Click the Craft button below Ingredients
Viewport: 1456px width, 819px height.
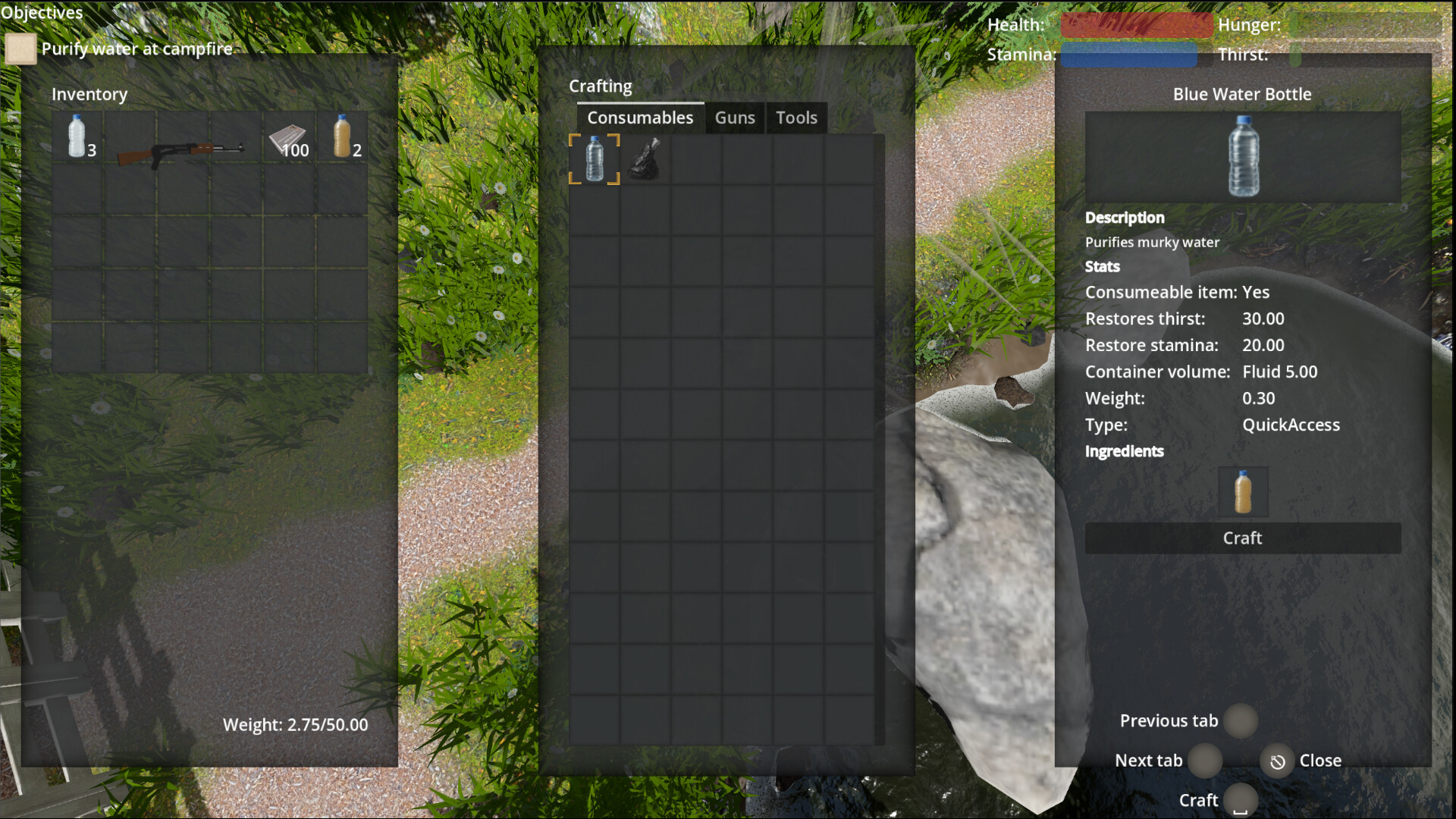(1242, 538)
